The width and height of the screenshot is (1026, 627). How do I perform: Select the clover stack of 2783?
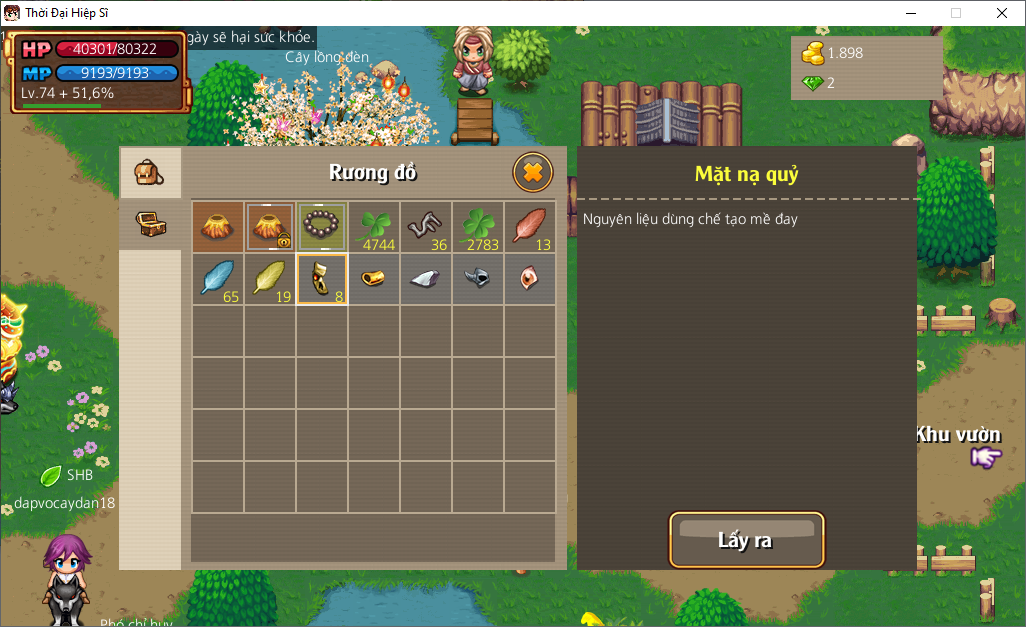478,226
